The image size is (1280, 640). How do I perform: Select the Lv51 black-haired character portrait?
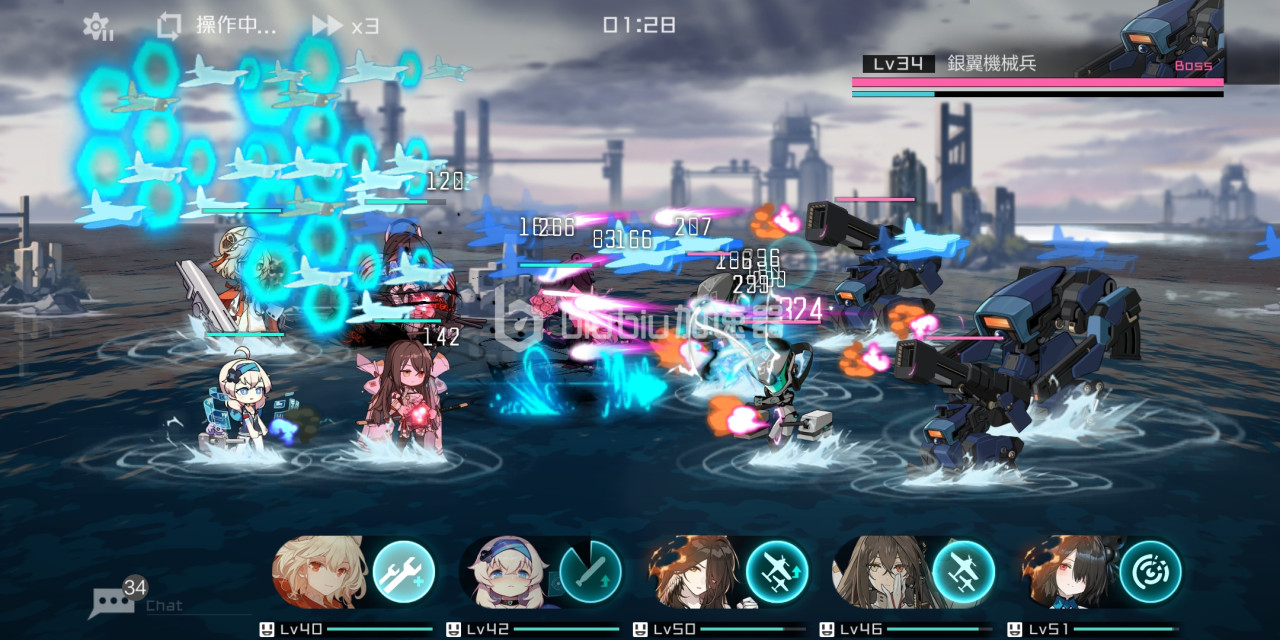[1067, 572]
